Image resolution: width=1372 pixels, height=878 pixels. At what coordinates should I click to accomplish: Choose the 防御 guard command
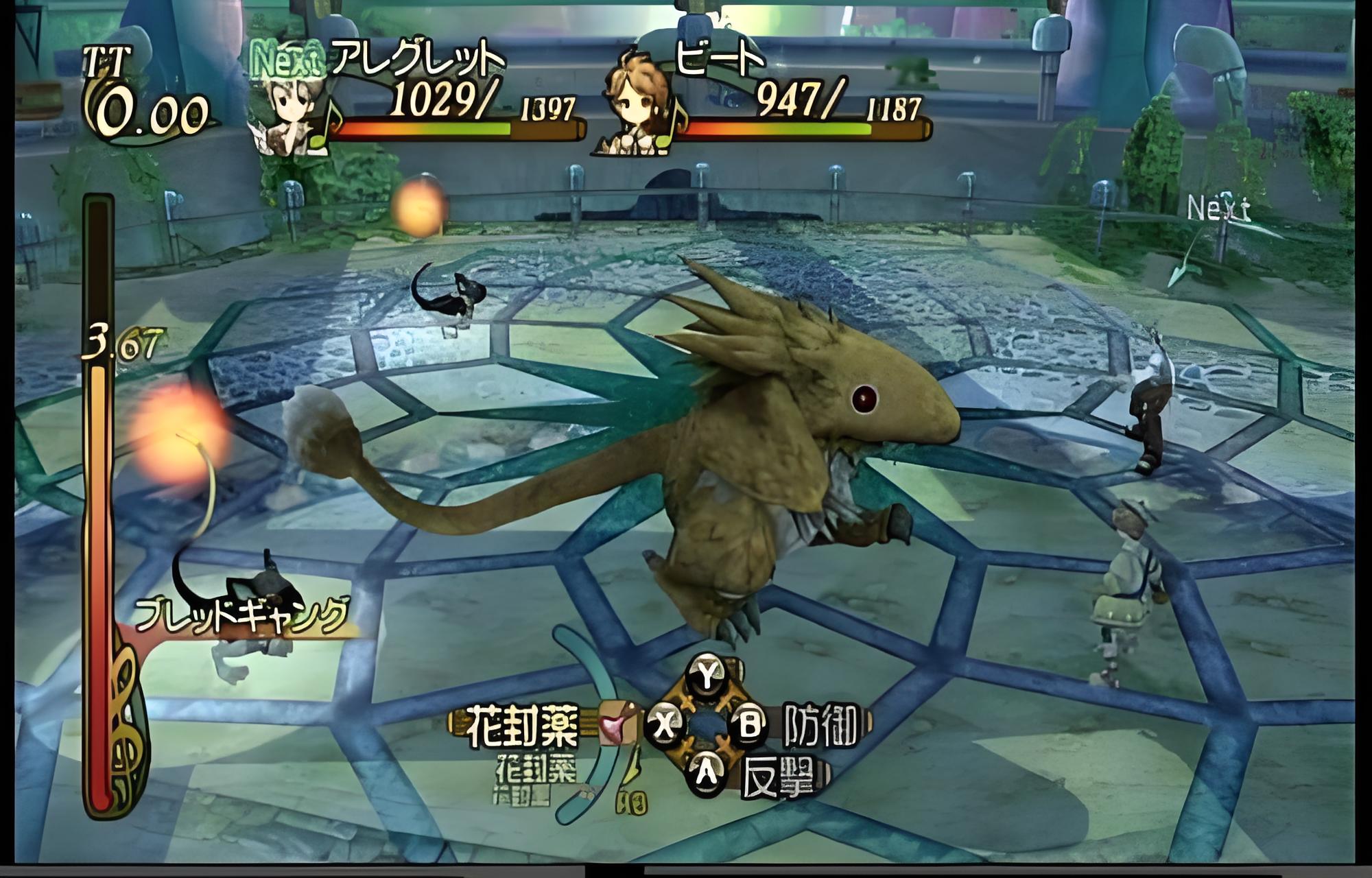point(820,725)
